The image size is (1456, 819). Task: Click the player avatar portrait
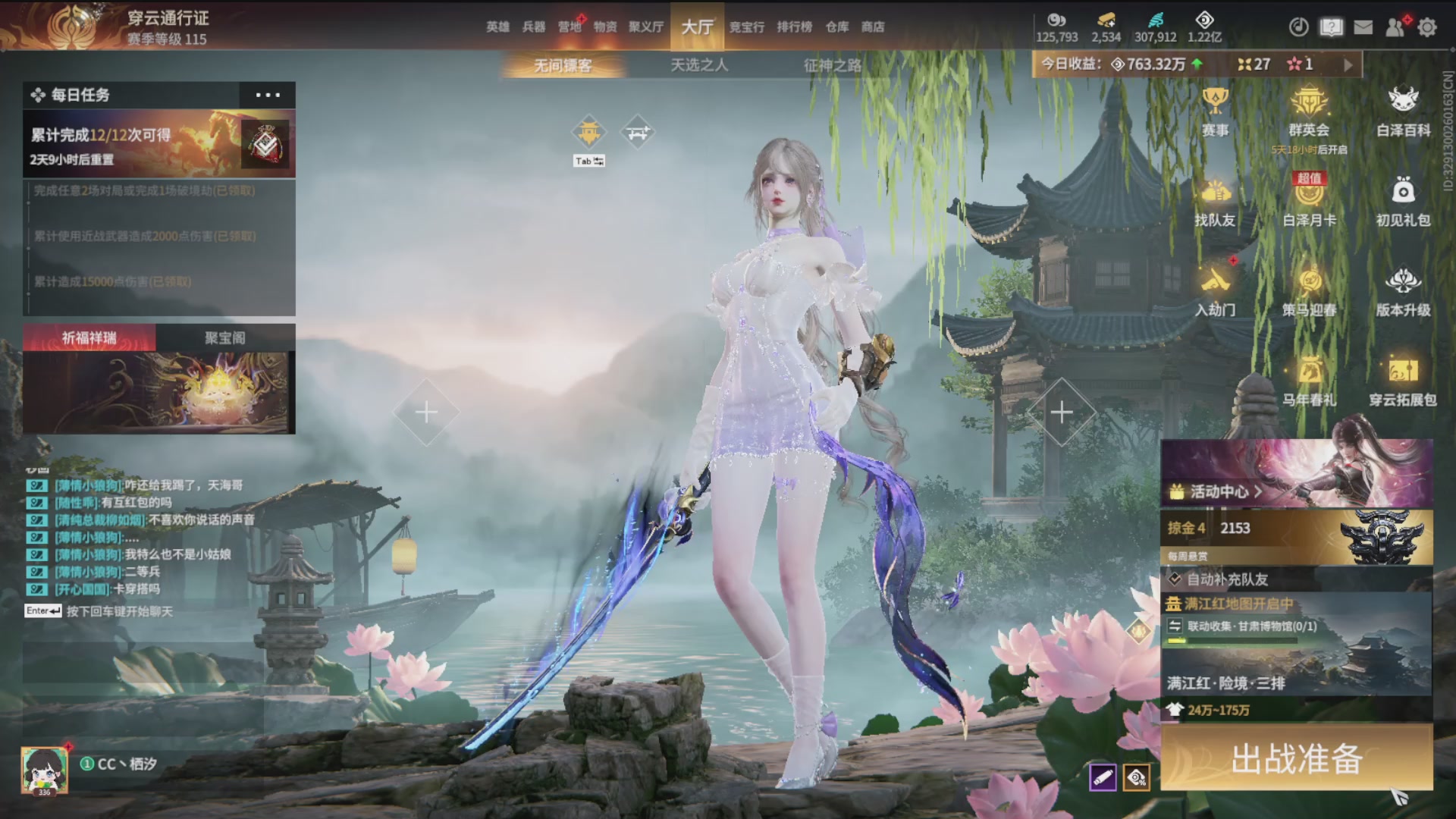(x=44, y=770)
